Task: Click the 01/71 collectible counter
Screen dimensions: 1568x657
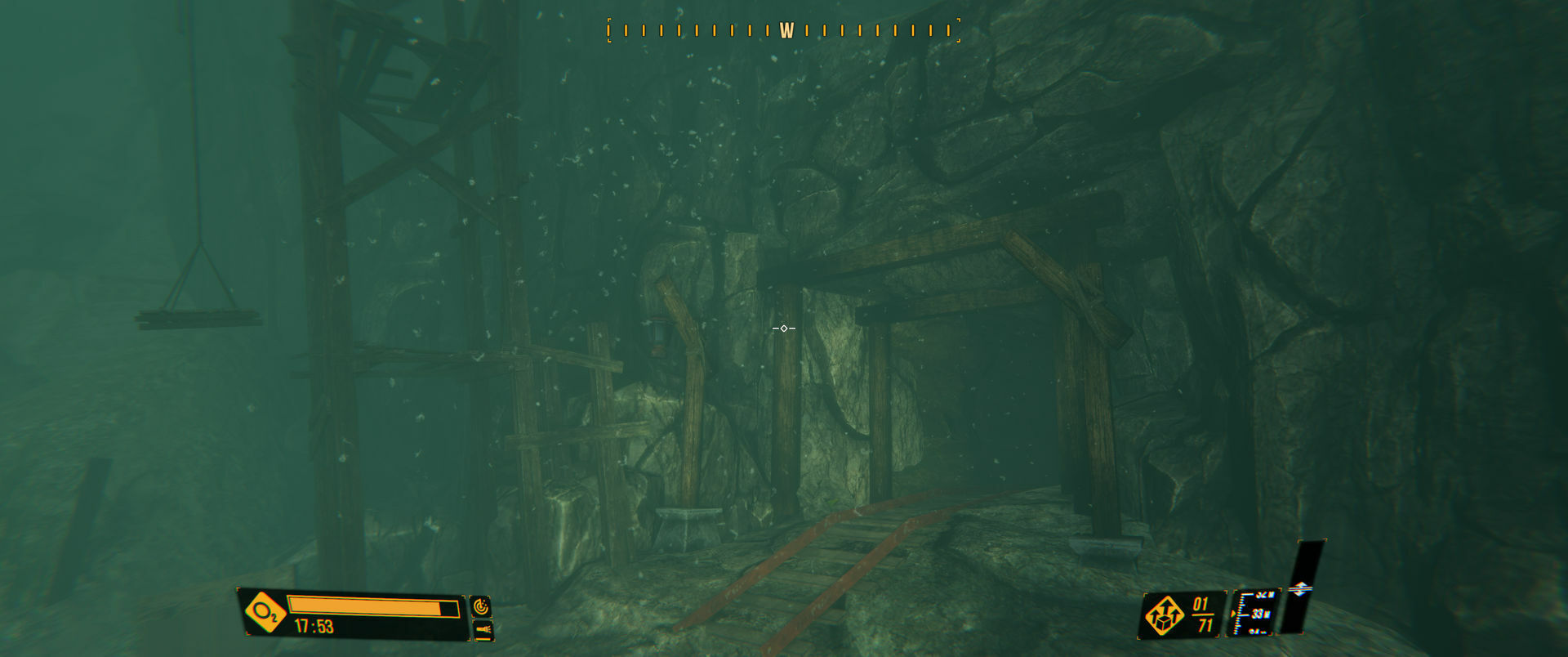Action: 1203,613
